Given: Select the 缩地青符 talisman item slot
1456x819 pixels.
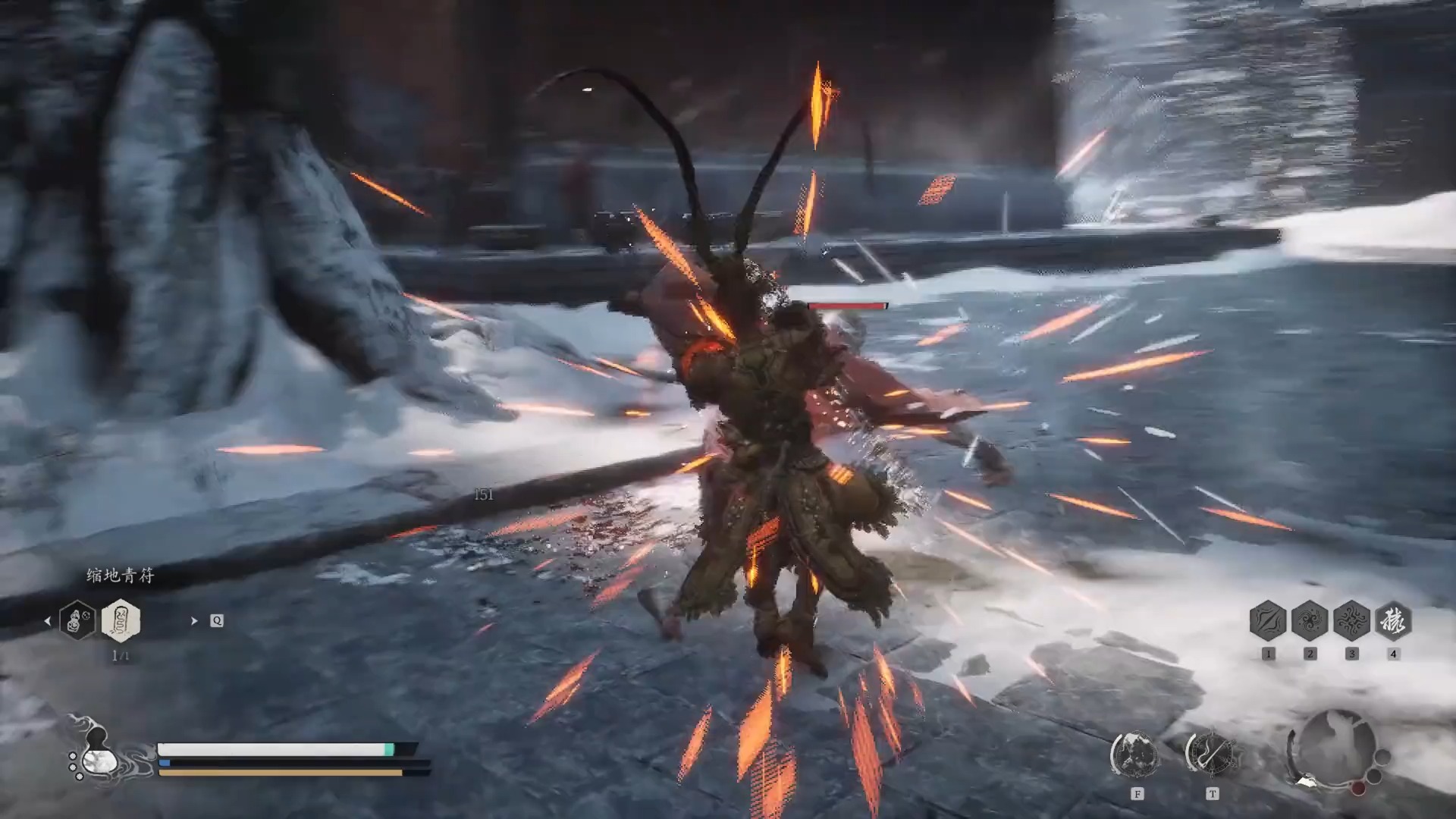Looking at the screenshot, I should point(121,620).
